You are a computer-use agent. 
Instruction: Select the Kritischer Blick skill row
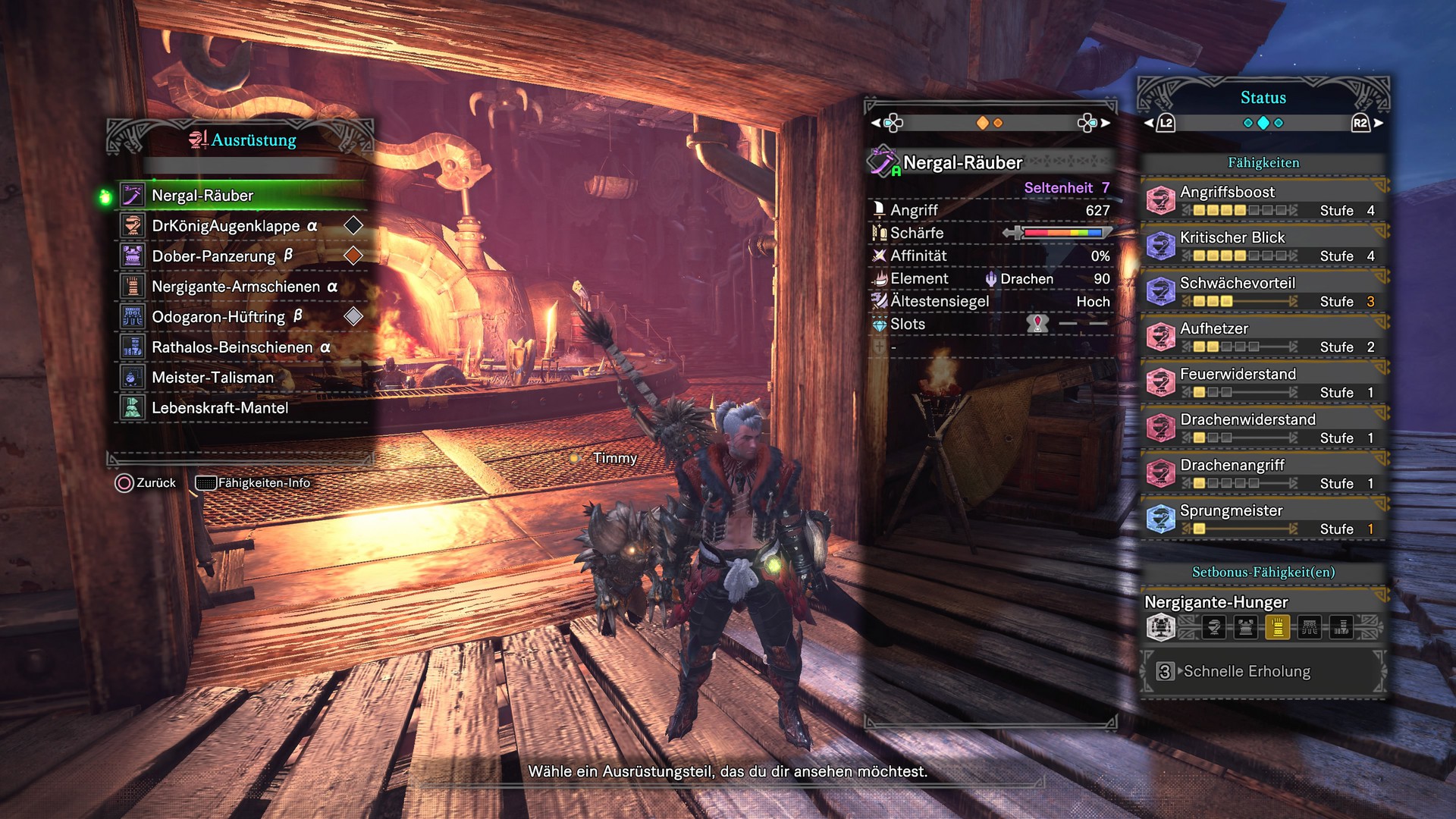click(1262, 246)
